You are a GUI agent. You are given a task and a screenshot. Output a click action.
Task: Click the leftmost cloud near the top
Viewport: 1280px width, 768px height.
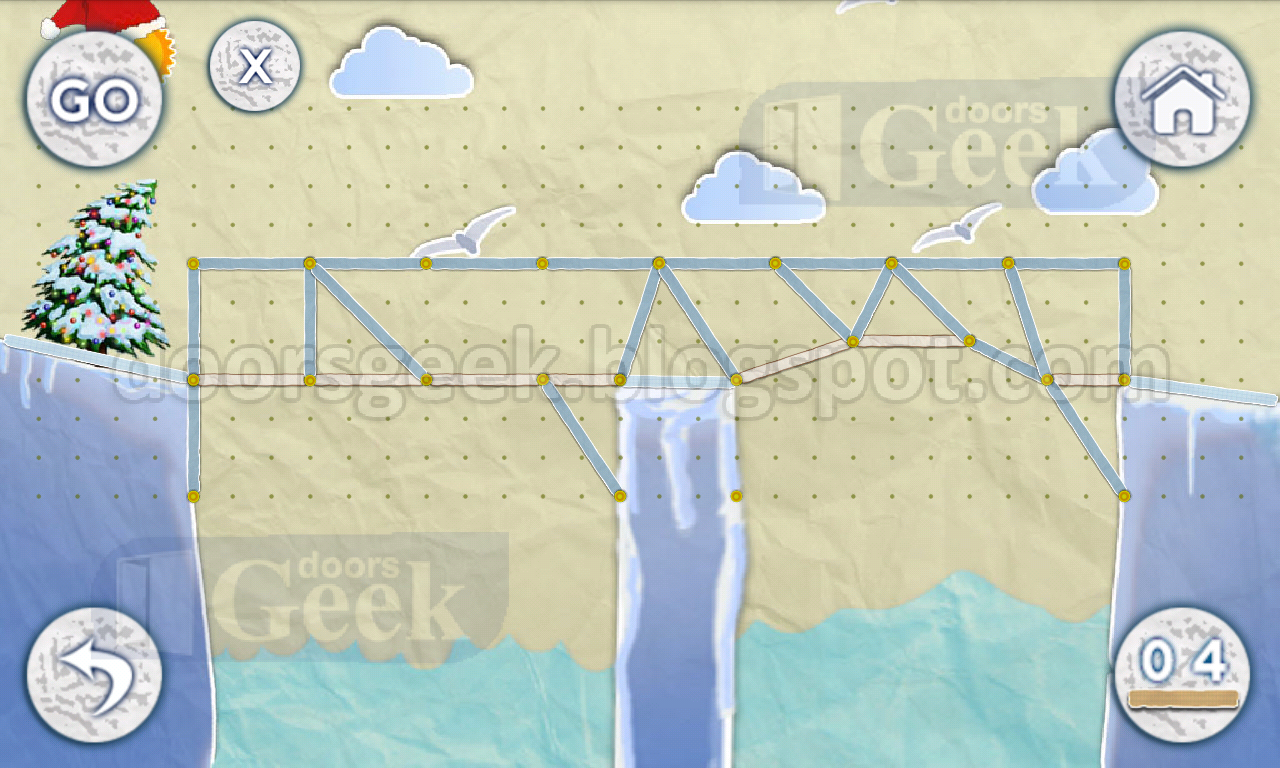pos(398,62)
